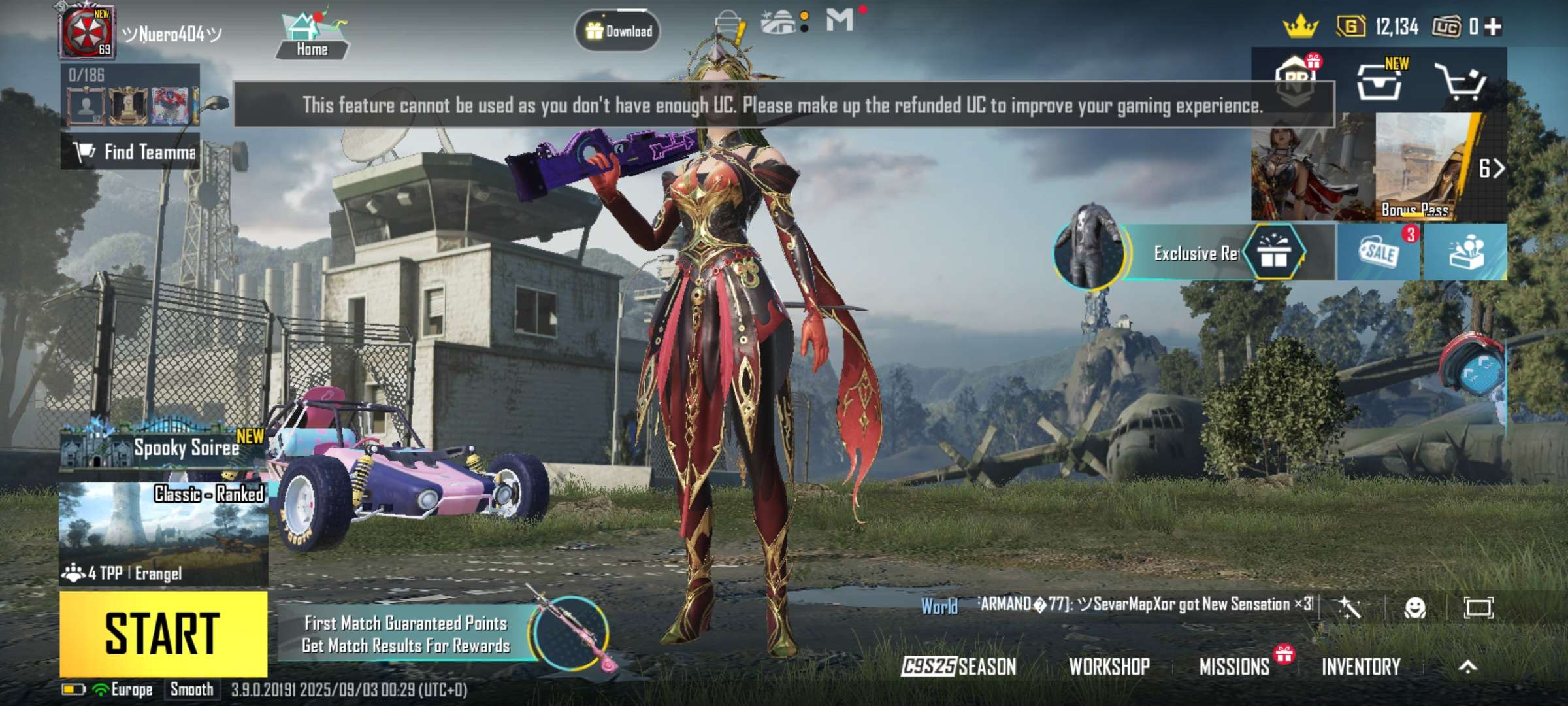The width and height of the screenshot is (1568, 706).
Task: Open the Classic - Ranked mode selector
Action: [x=163, y=533]
